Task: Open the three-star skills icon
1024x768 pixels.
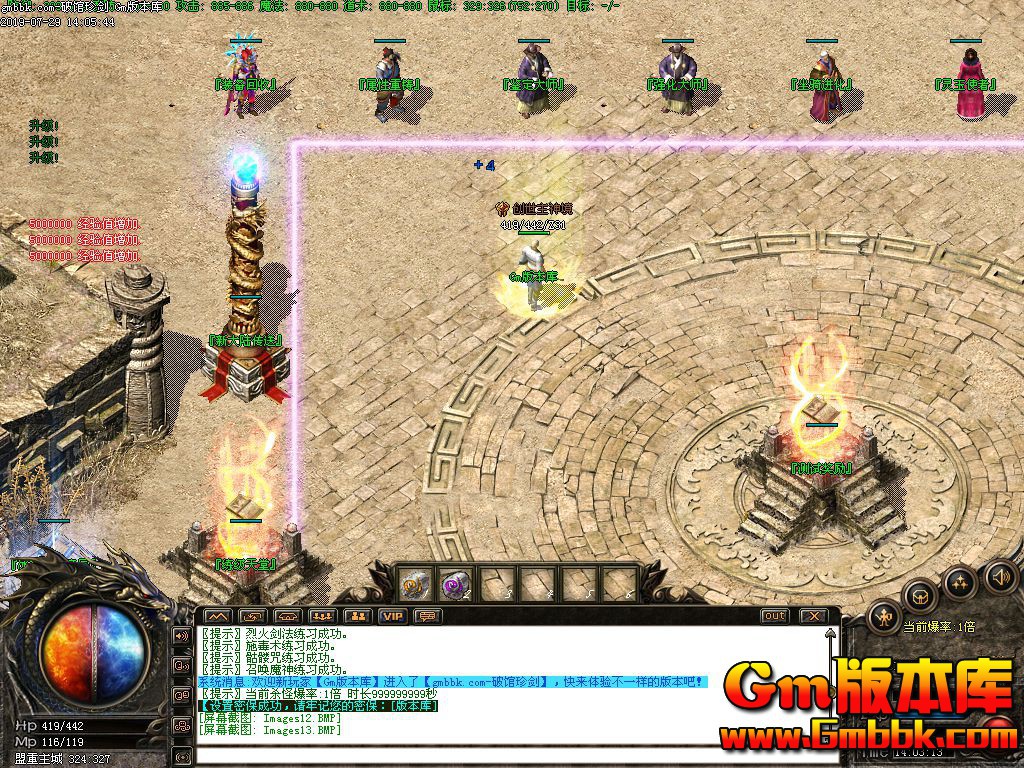Action: click(x=960, y=582)
